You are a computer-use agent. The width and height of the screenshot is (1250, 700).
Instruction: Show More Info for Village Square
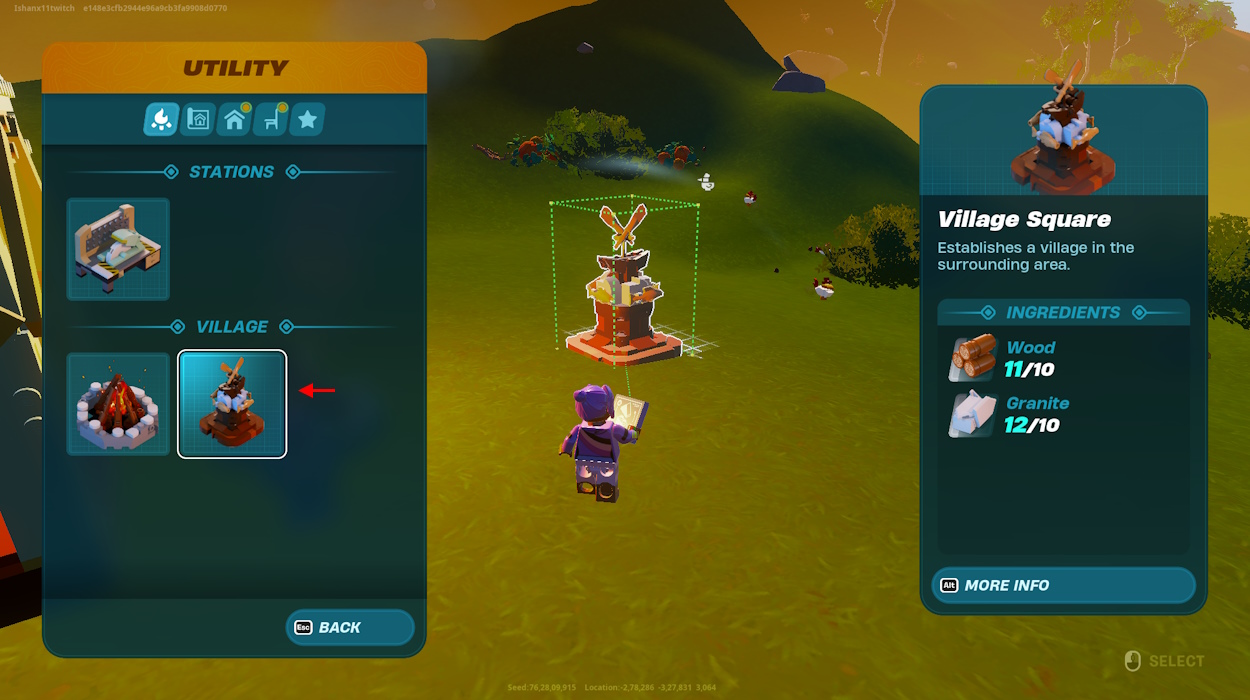[x=1063, y=585]
